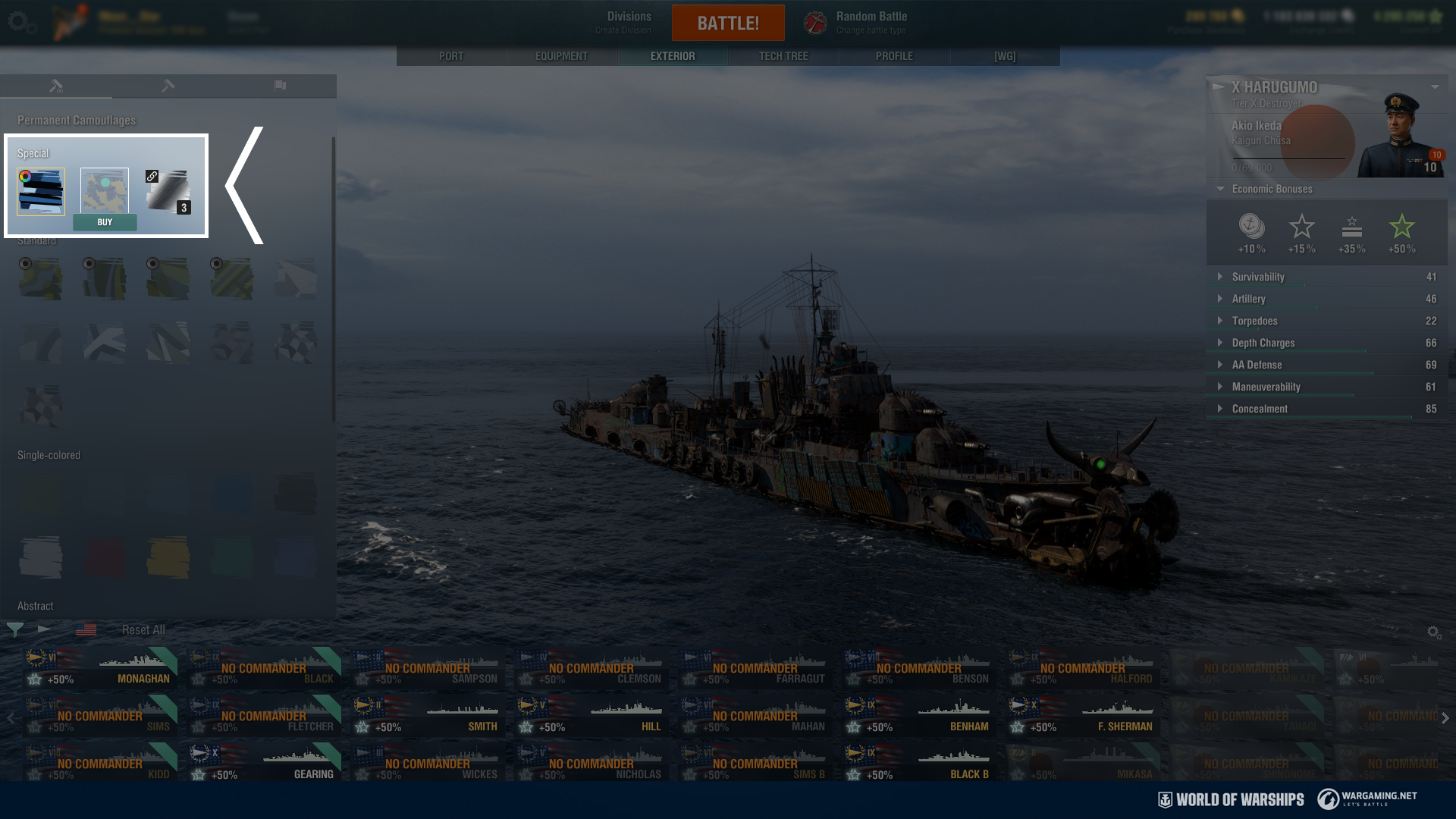Screen dimensions: 1456x819
Task: Click the credits coin bonus icon
Action: (1251, 227)
